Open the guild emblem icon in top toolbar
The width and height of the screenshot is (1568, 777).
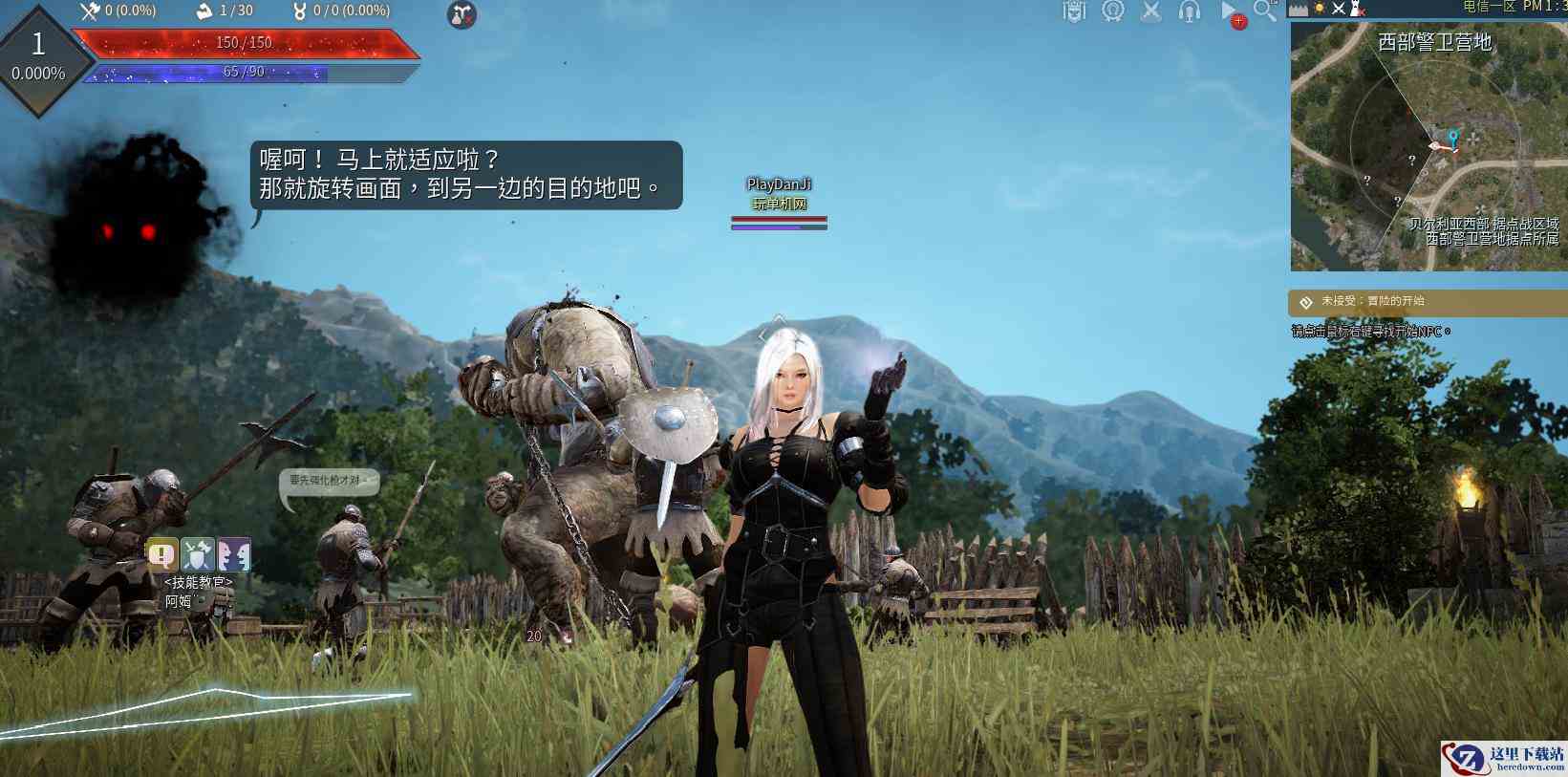[1075, 11]
